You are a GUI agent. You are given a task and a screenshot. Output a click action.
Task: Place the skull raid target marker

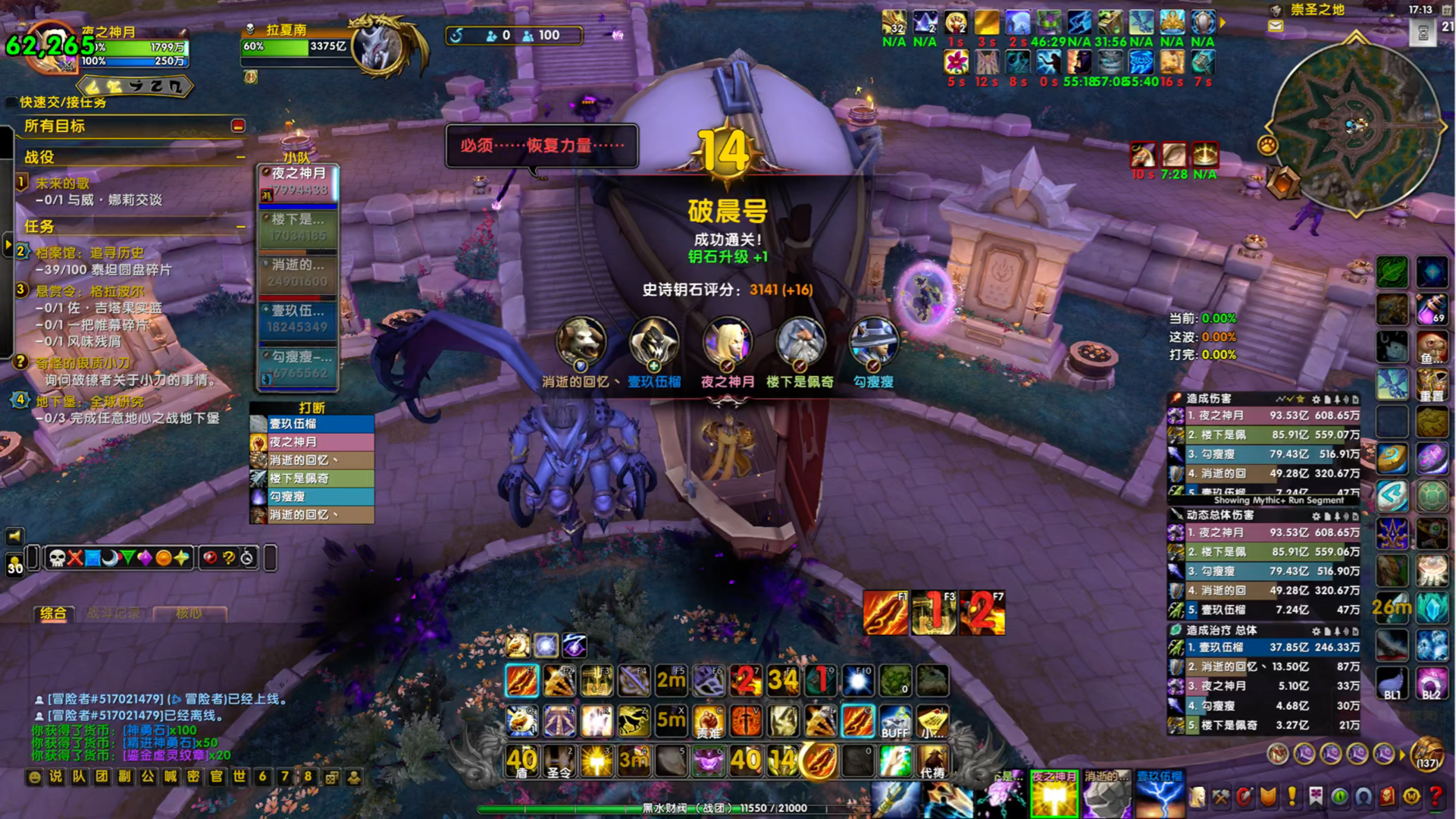coord(57,559)
